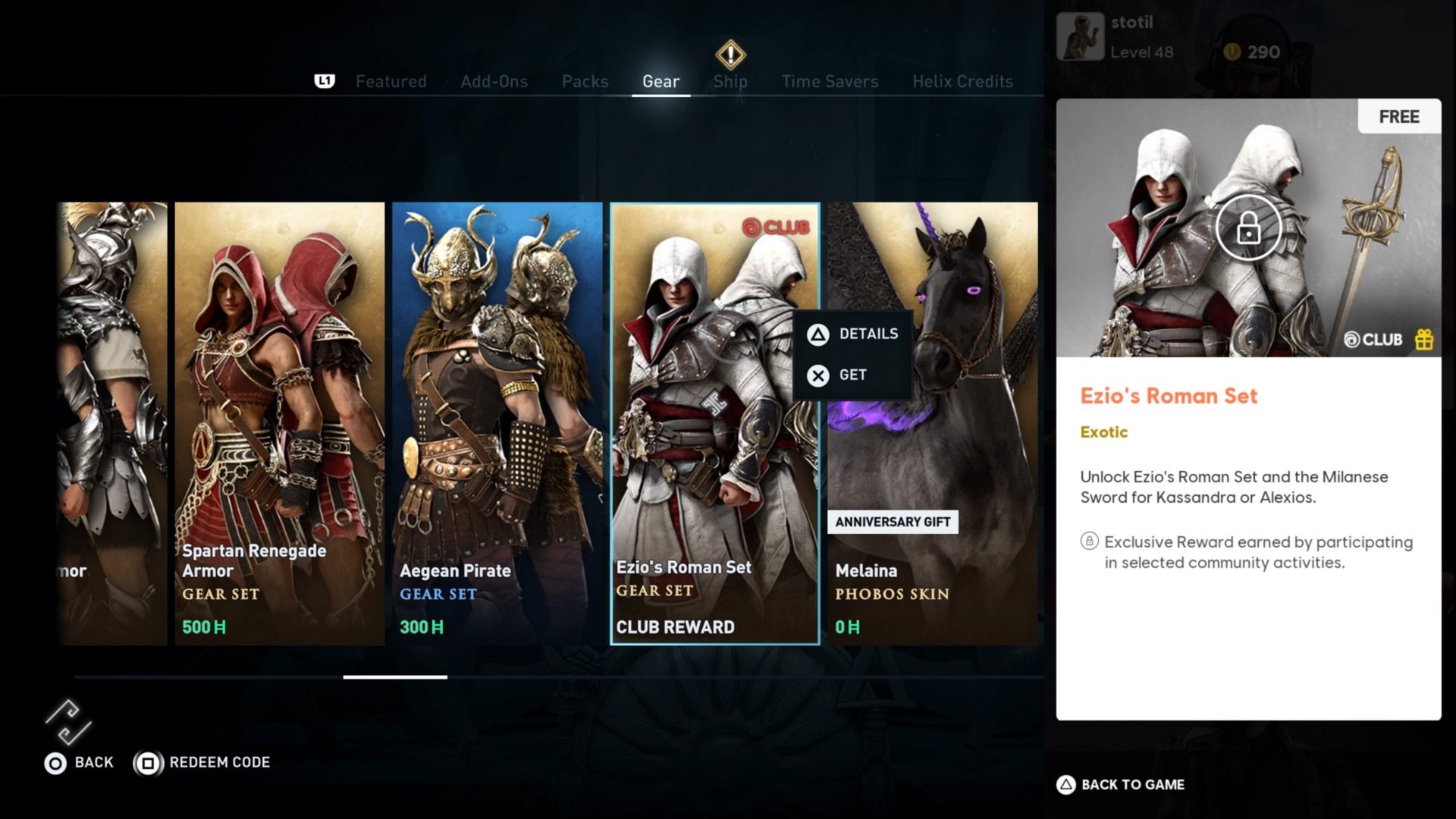Return to game via Back to Game
Image resolution: width=1456 pixels, height=819 pixels.
(x=1121, y=785)
